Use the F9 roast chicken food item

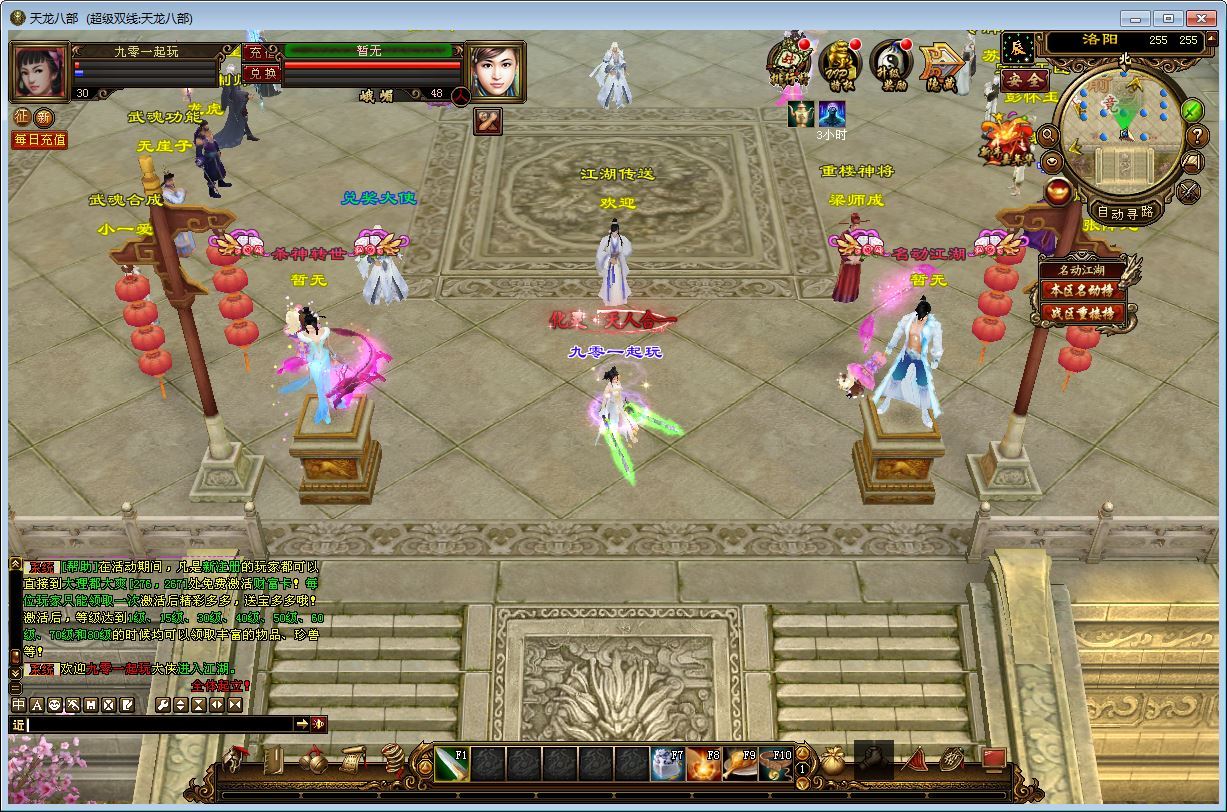[740, 765]
